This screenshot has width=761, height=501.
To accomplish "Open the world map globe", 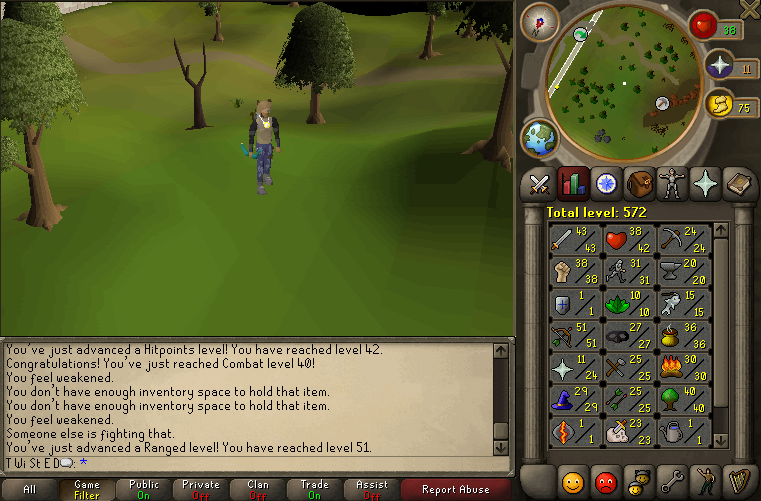I will pyautogui.click(x=540, y=136).
